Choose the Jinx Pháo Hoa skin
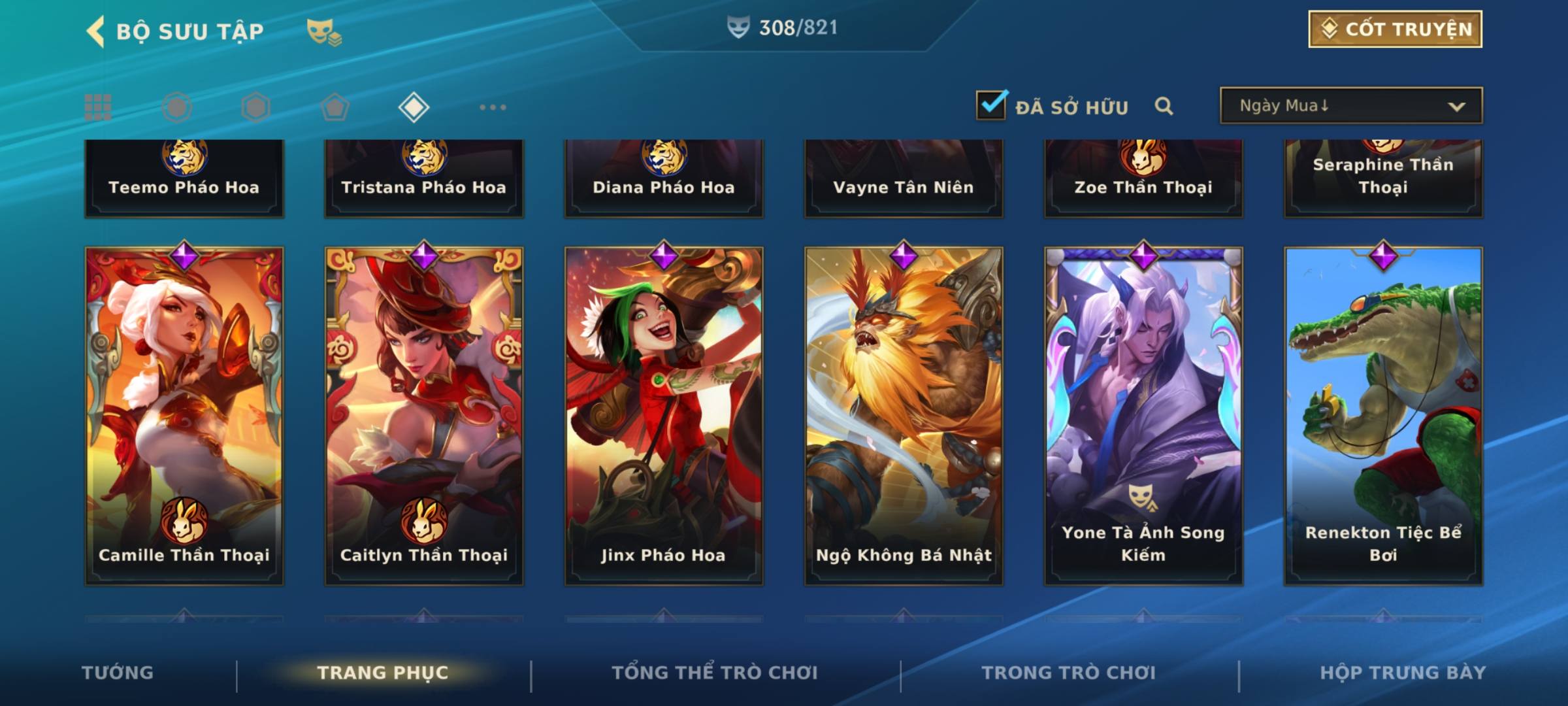This screenshot has height=706, width=1568. 664,416
